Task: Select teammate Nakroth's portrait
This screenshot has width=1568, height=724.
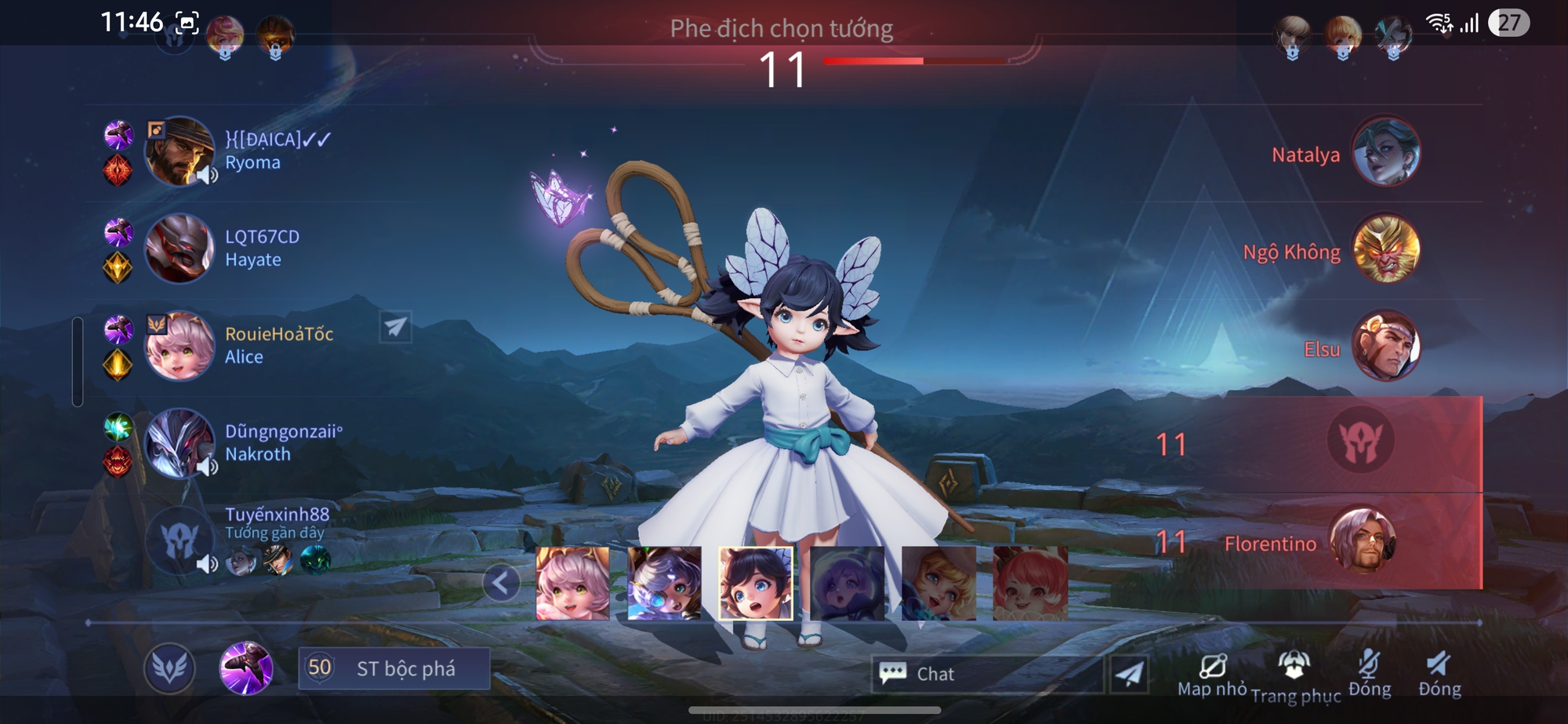Action: coord(180,443)
